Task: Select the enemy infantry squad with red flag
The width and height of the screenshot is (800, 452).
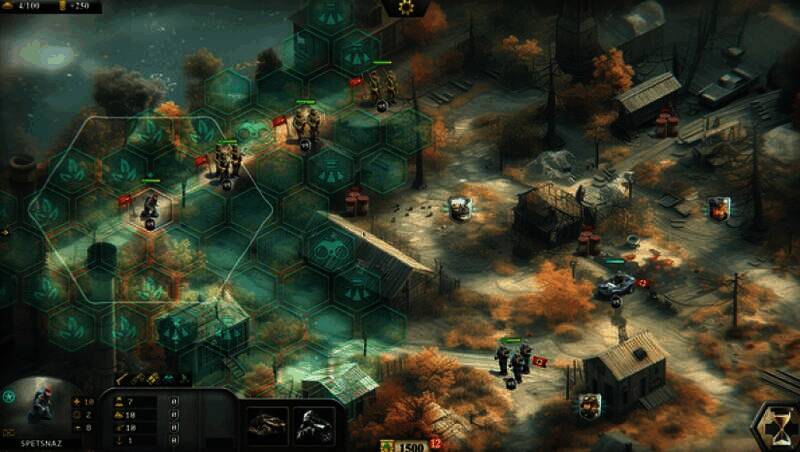Action: 513,358
